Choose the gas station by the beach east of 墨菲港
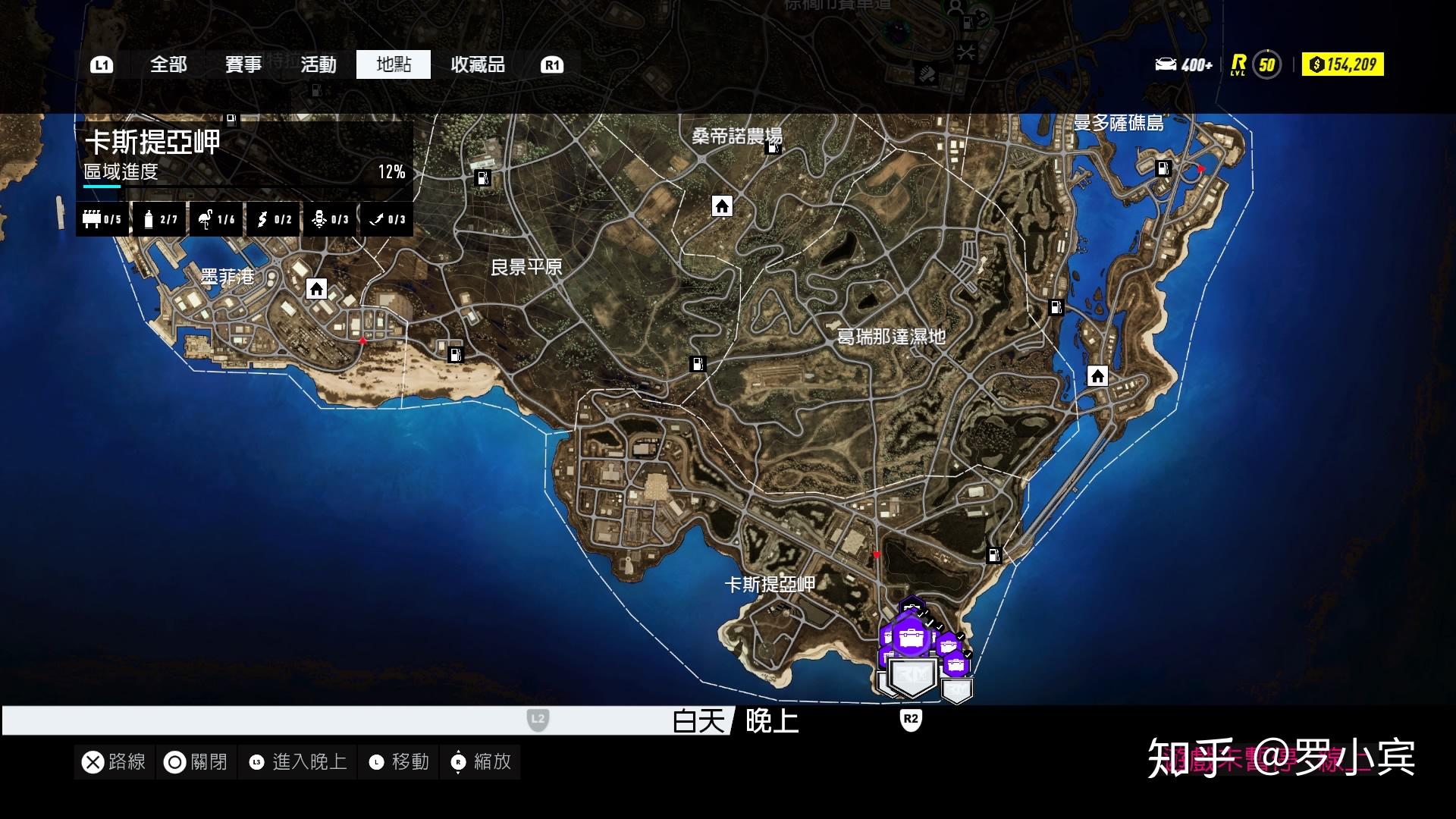The height and width of the screenshot is (819, 1456). (455, 354)
